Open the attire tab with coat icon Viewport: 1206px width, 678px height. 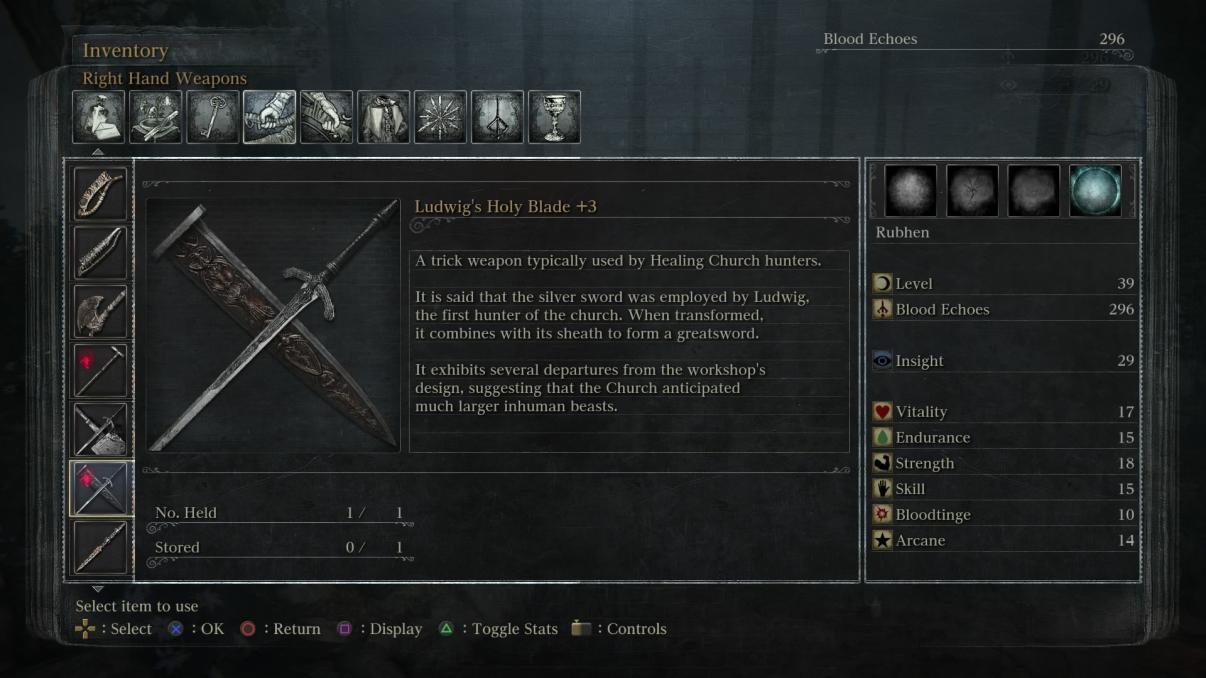pyautogui.click(x=383, y=117)
